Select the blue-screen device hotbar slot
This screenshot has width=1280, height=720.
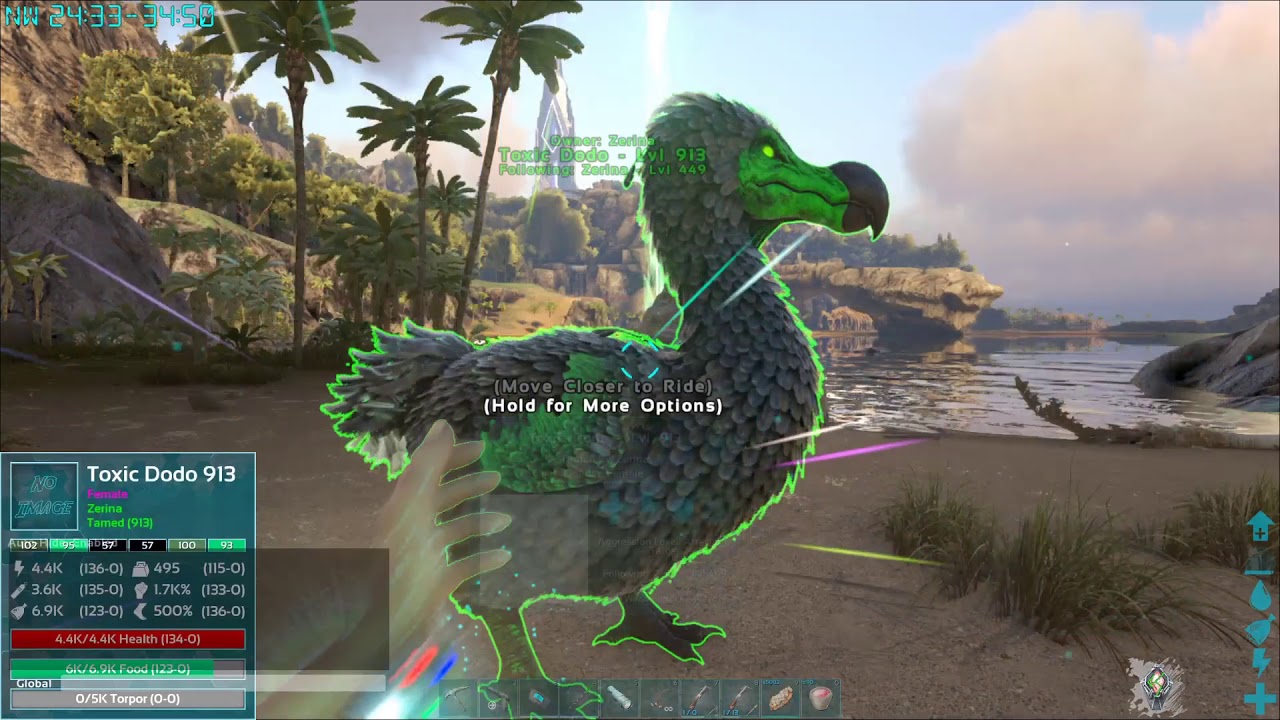click(538, 697)
